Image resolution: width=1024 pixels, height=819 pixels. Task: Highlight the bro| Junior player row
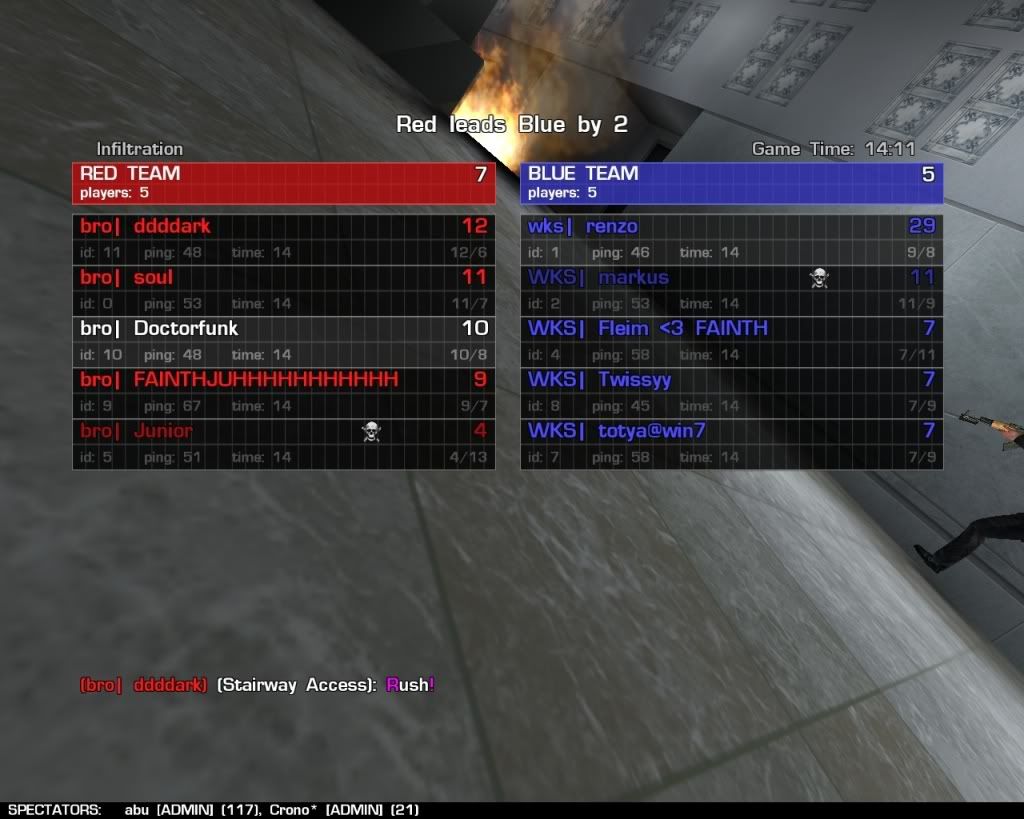(283, 443)
